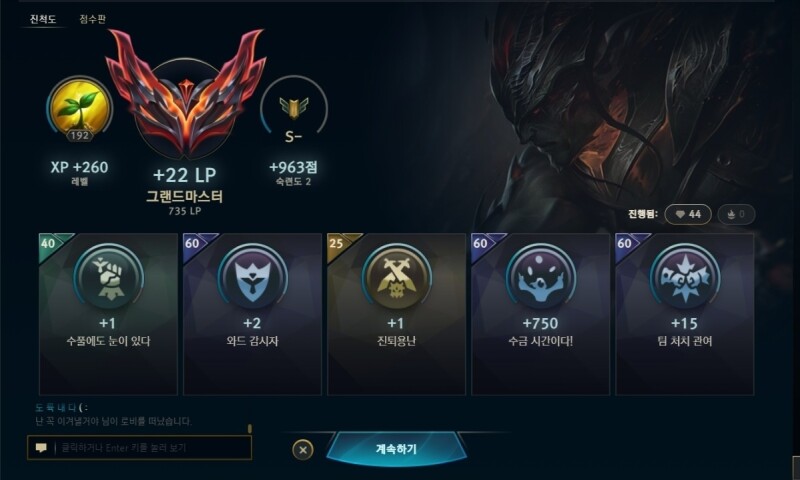Close the post-game screen with the X button

[303, 450]
